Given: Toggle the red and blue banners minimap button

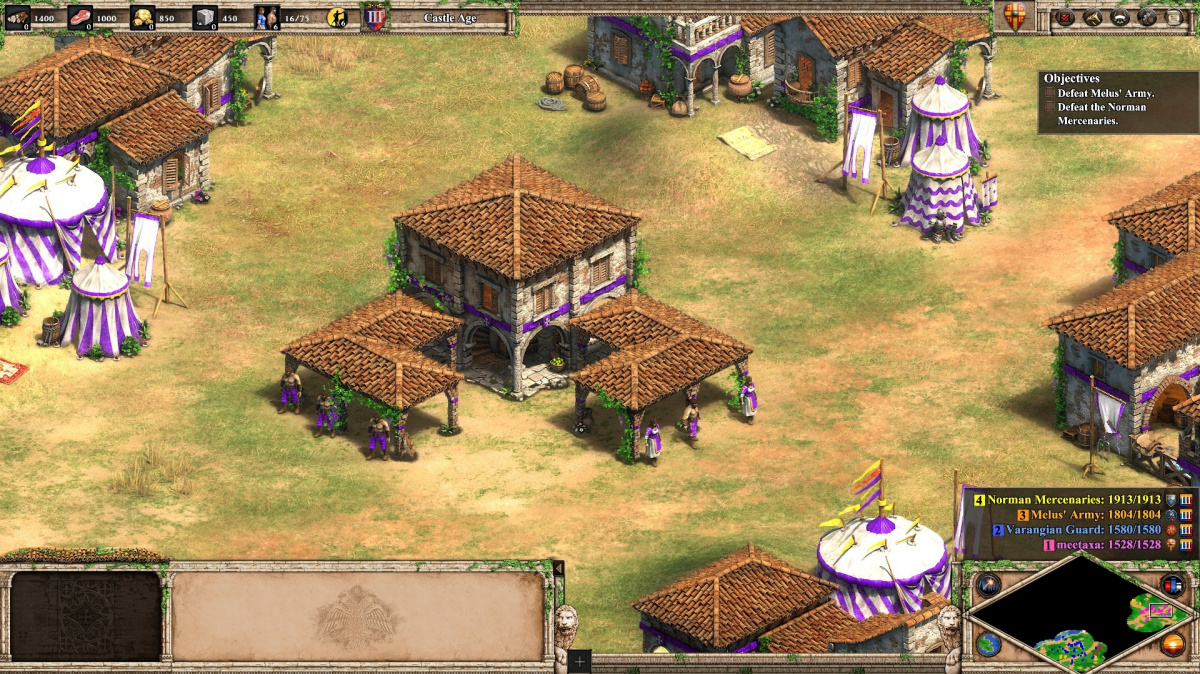Looking at the screenshot, I should click(x=1173, y=585).
